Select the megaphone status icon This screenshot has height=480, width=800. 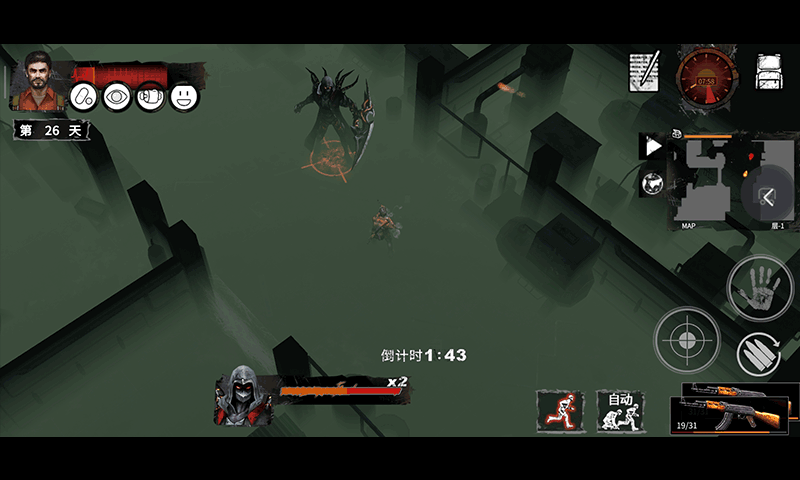(150, 97)
